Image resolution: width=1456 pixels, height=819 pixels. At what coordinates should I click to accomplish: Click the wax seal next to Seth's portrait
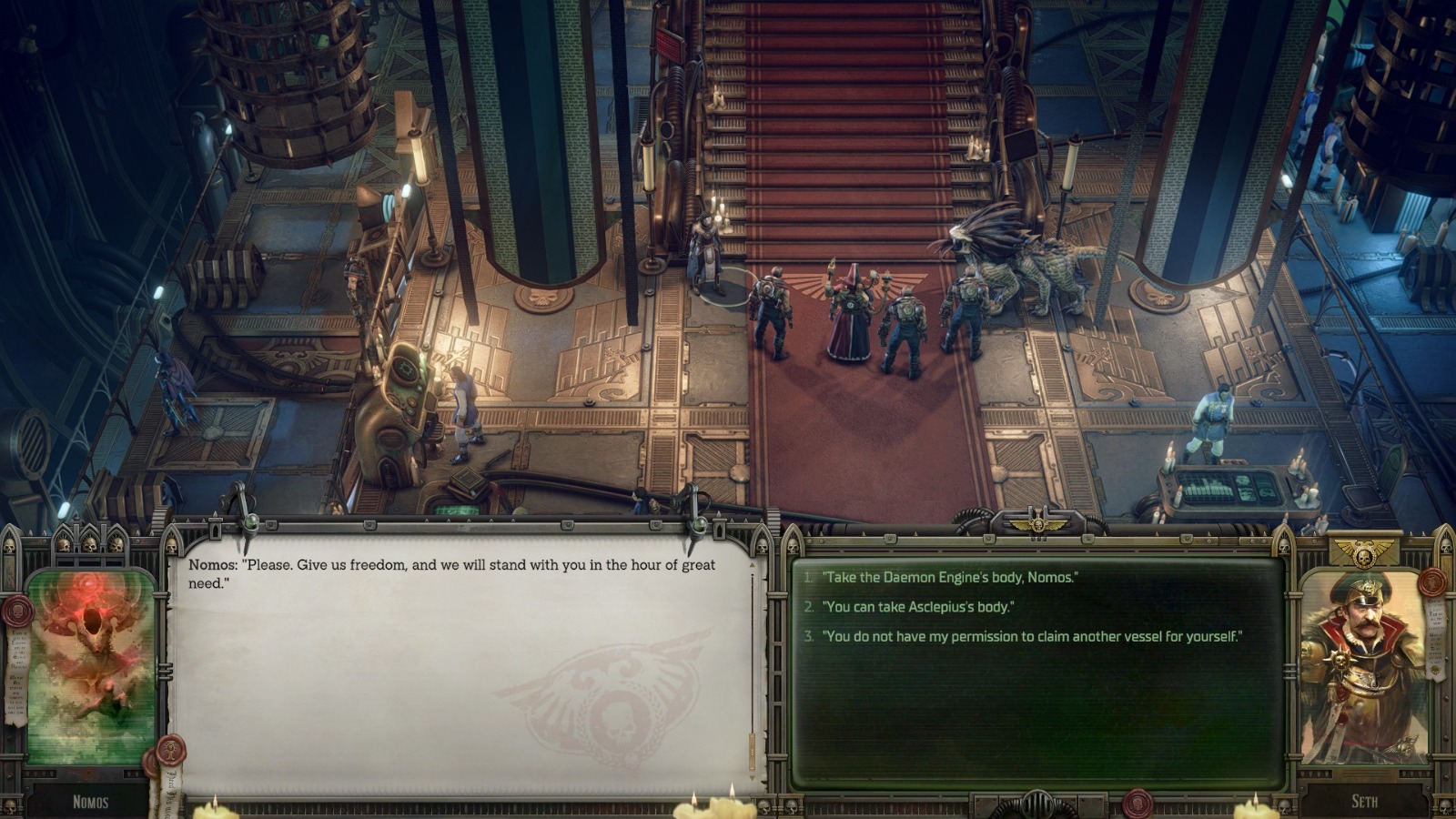(1431, 581)
